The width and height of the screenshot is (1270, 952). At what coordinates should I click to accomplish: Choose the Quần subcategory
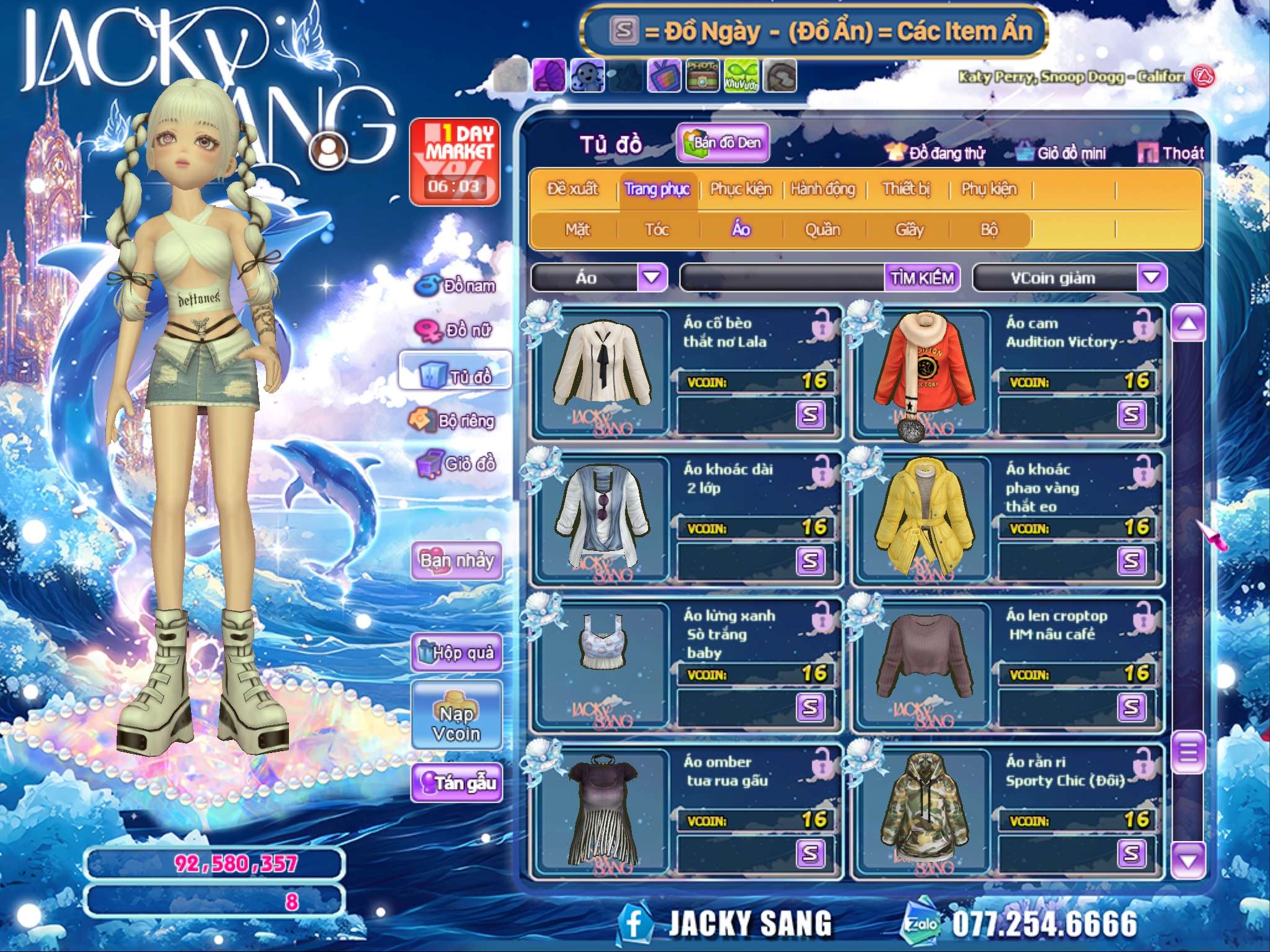[822, 230]
